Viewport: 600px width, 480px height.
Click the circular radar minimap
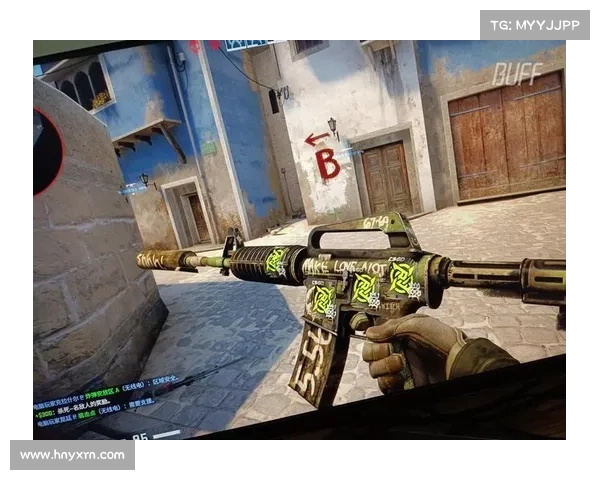pos(44,150)
